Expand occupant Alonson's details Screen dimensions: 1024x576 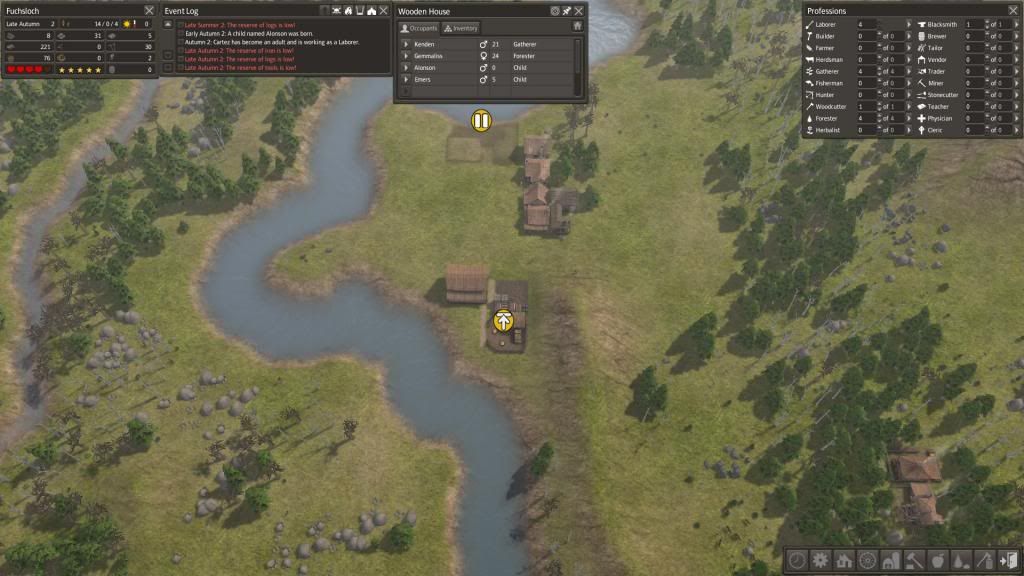(406, 68)
